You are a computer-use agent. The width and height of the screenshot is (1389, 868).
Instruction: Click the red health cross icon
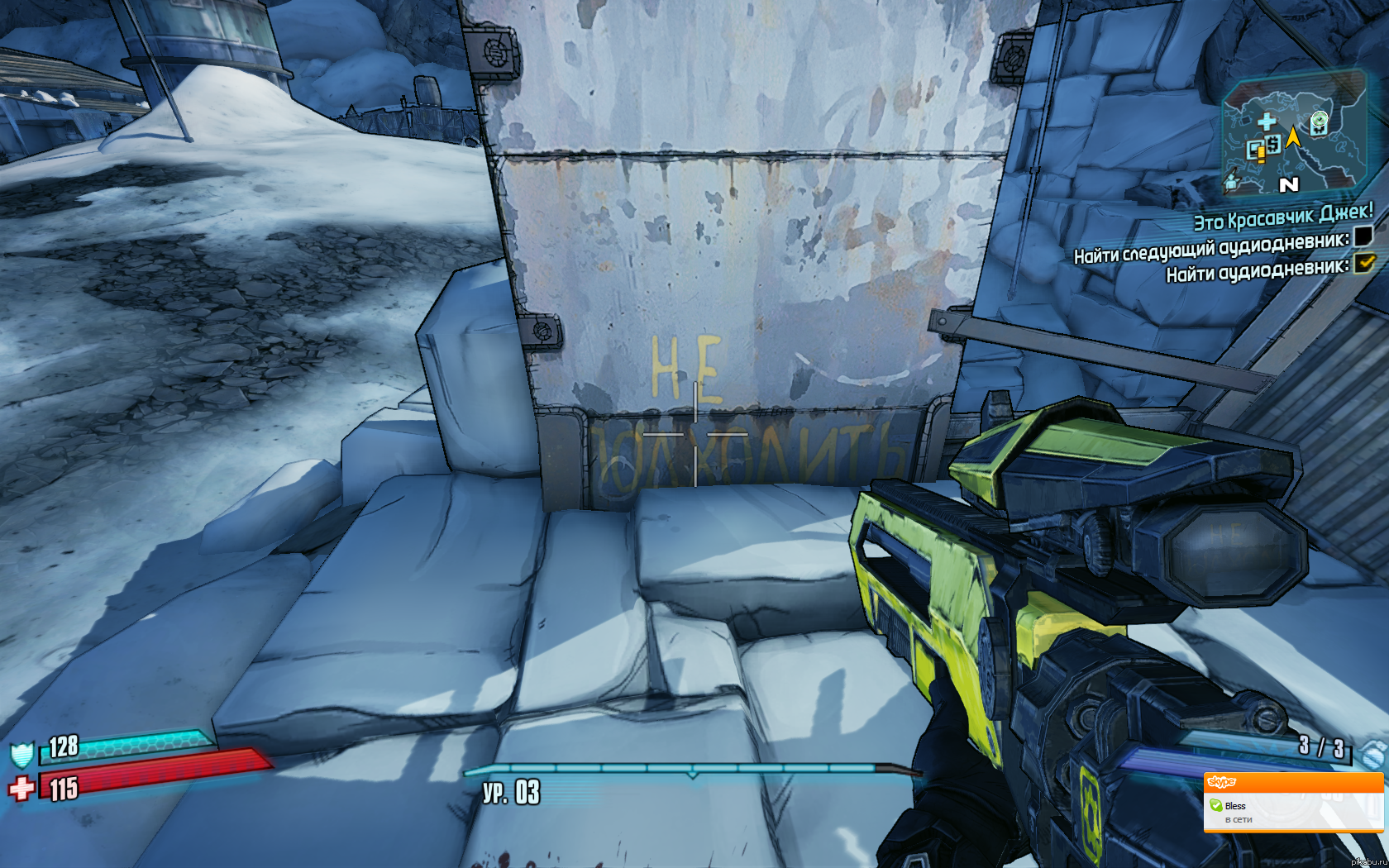click(x=21, y=788)
